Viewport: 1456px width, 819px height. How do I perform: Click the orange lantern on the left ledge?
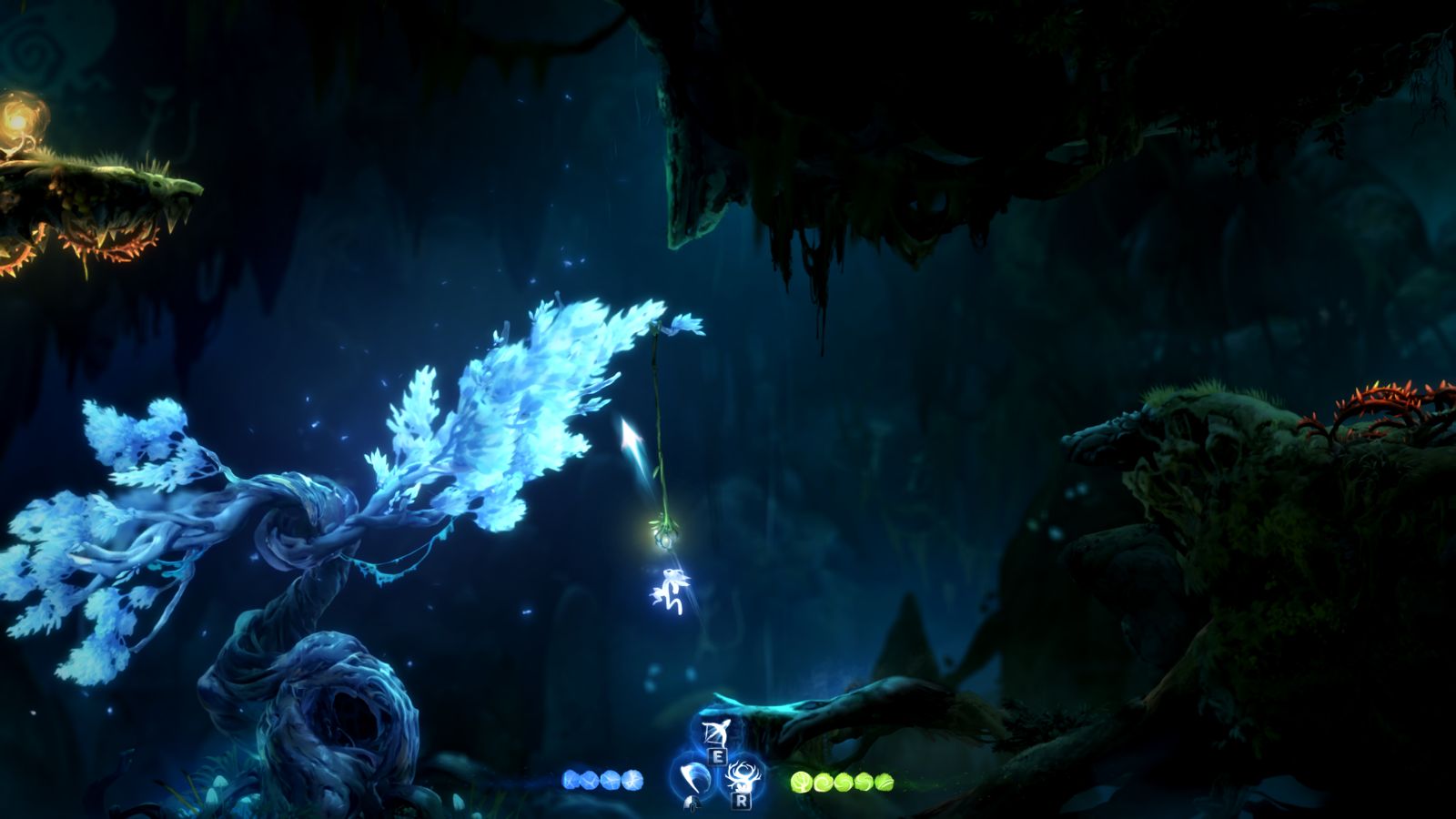(18, 118)
